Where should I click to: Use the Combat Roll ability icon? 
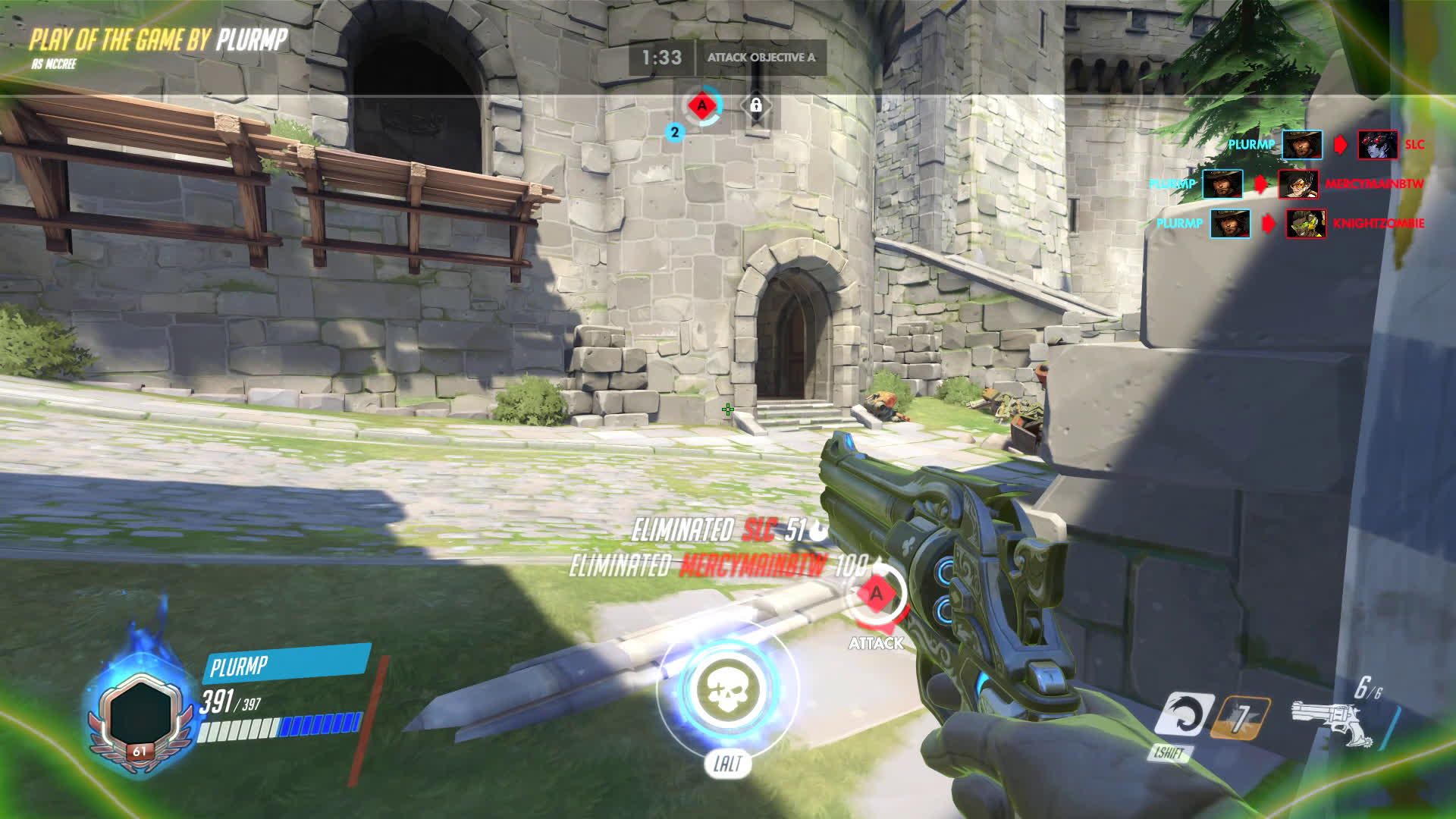[1183, 714]
